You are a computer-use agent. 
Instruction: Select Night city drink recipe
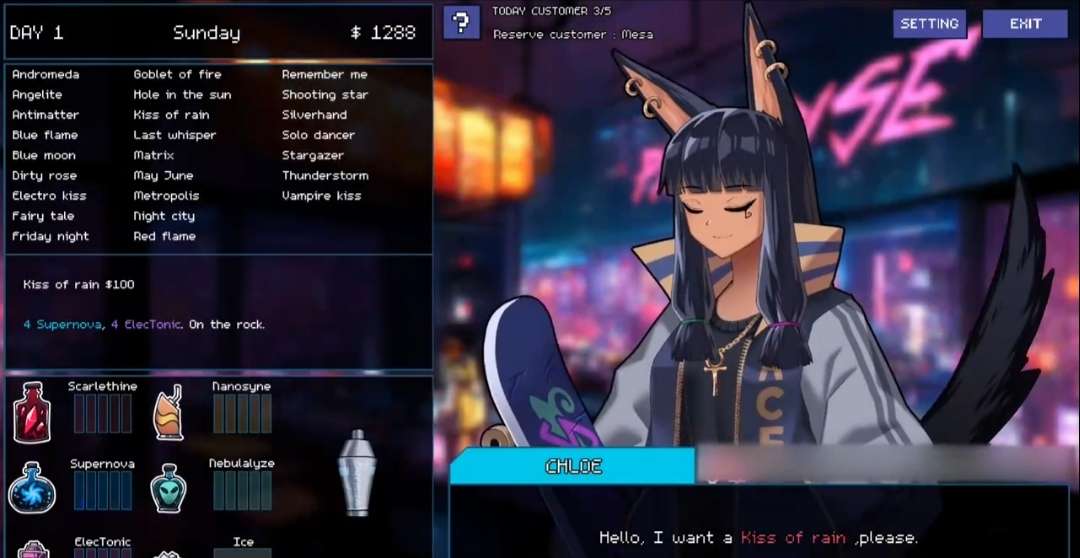pos(164,216)
